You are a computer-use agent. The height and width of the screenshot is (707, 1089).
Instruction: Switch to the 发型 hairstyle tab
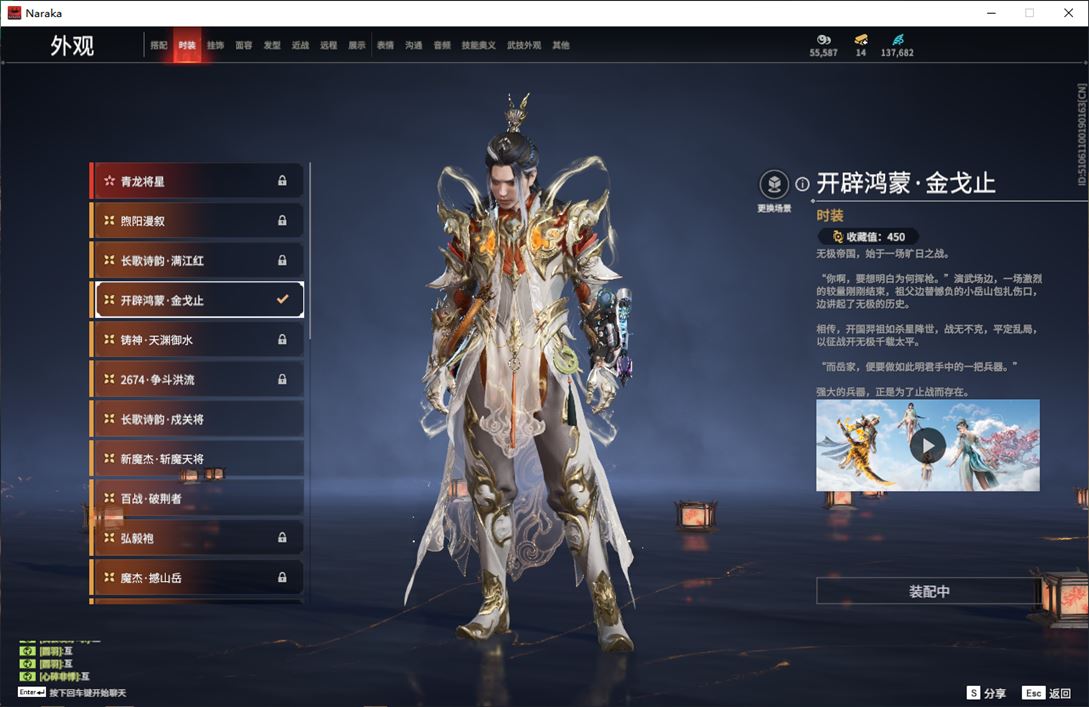(272, 46)
